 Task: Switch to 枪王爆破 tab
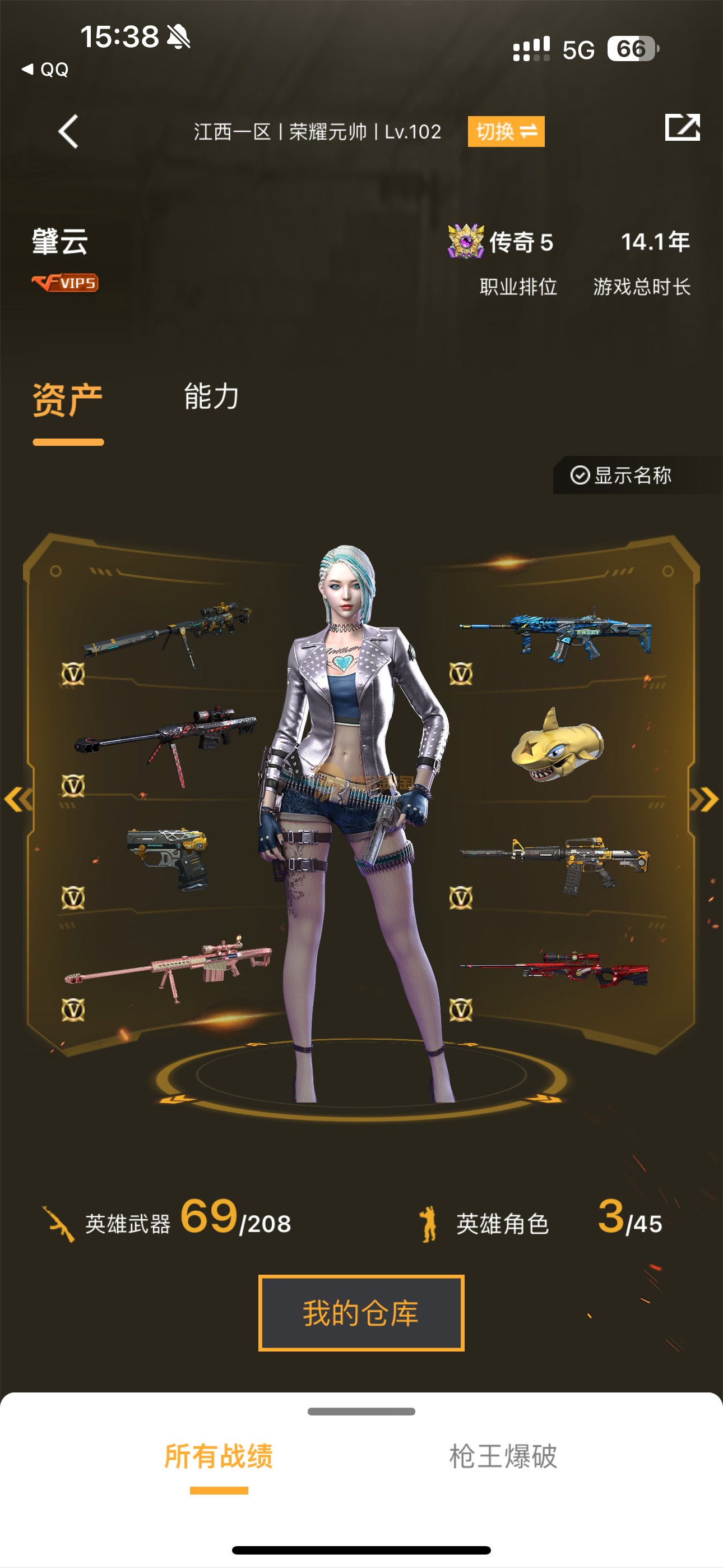click(503, 1456)
